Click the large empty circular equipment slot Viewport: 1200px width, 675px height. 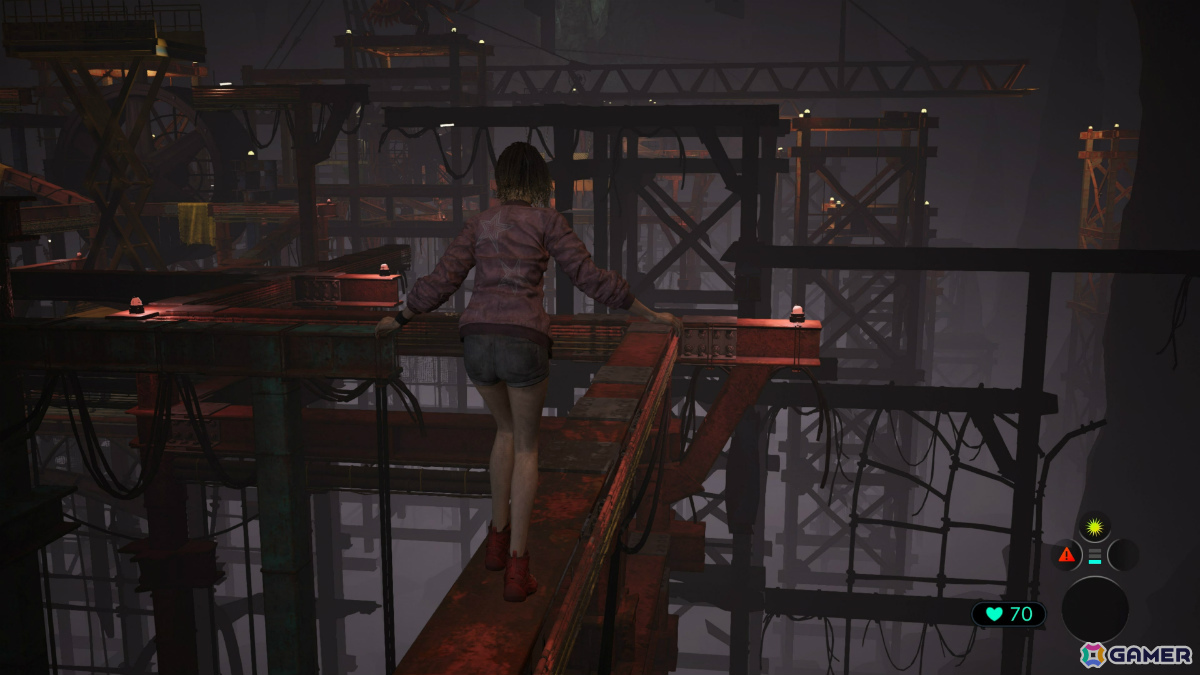pos(1095,609)
